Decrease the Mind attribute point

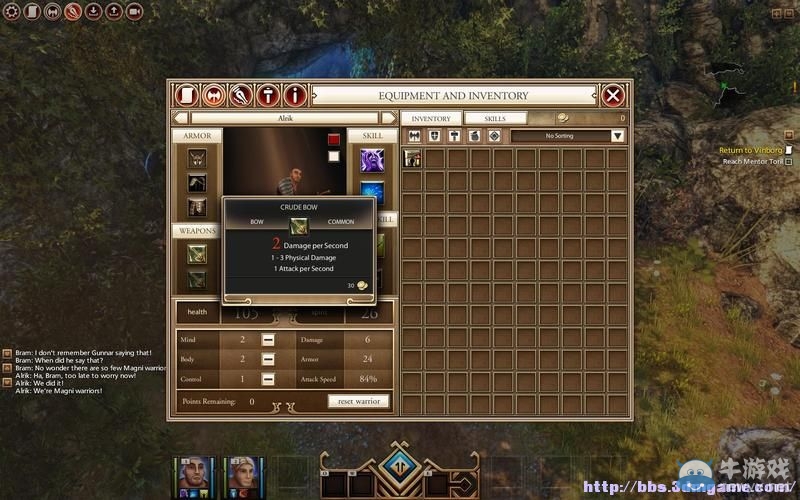268,340
